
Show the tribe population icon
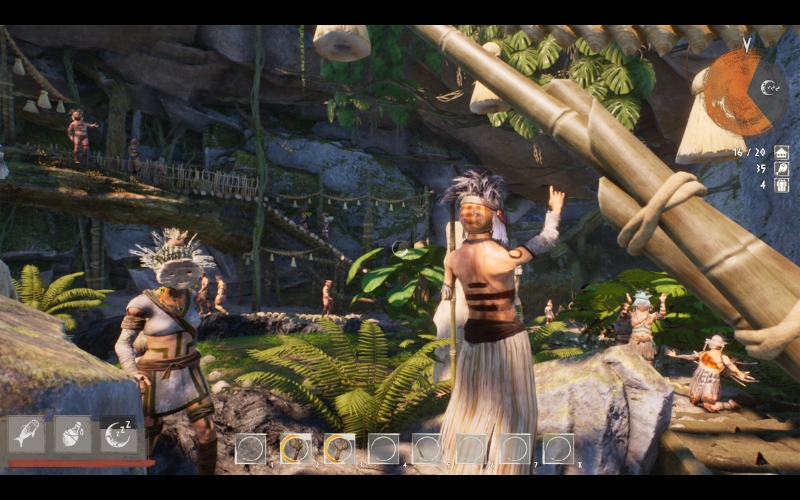coord(781,185)
